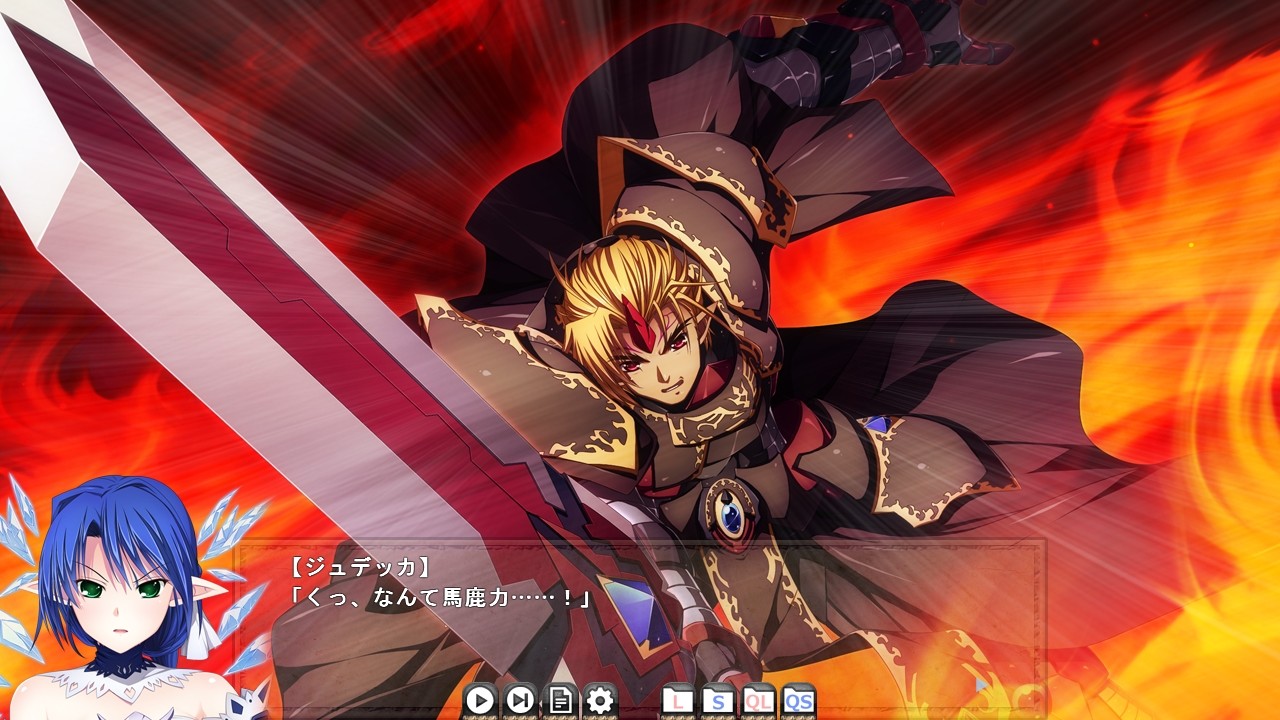Image resolution: width=1280 pixels, height=720 pixels.
Task: Start auto-play with the play icon
Action: (x=478, y=701)
